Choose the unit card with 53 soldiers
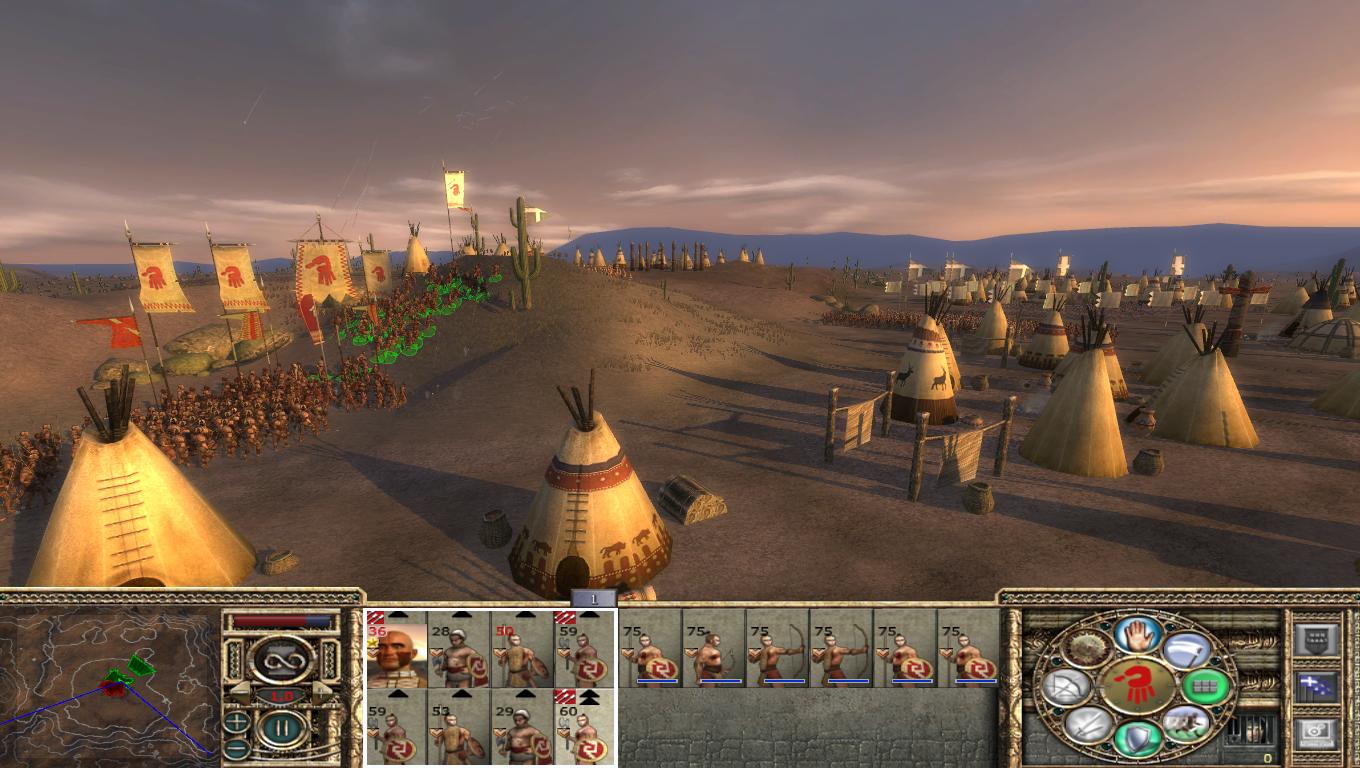 pos(459,726)
